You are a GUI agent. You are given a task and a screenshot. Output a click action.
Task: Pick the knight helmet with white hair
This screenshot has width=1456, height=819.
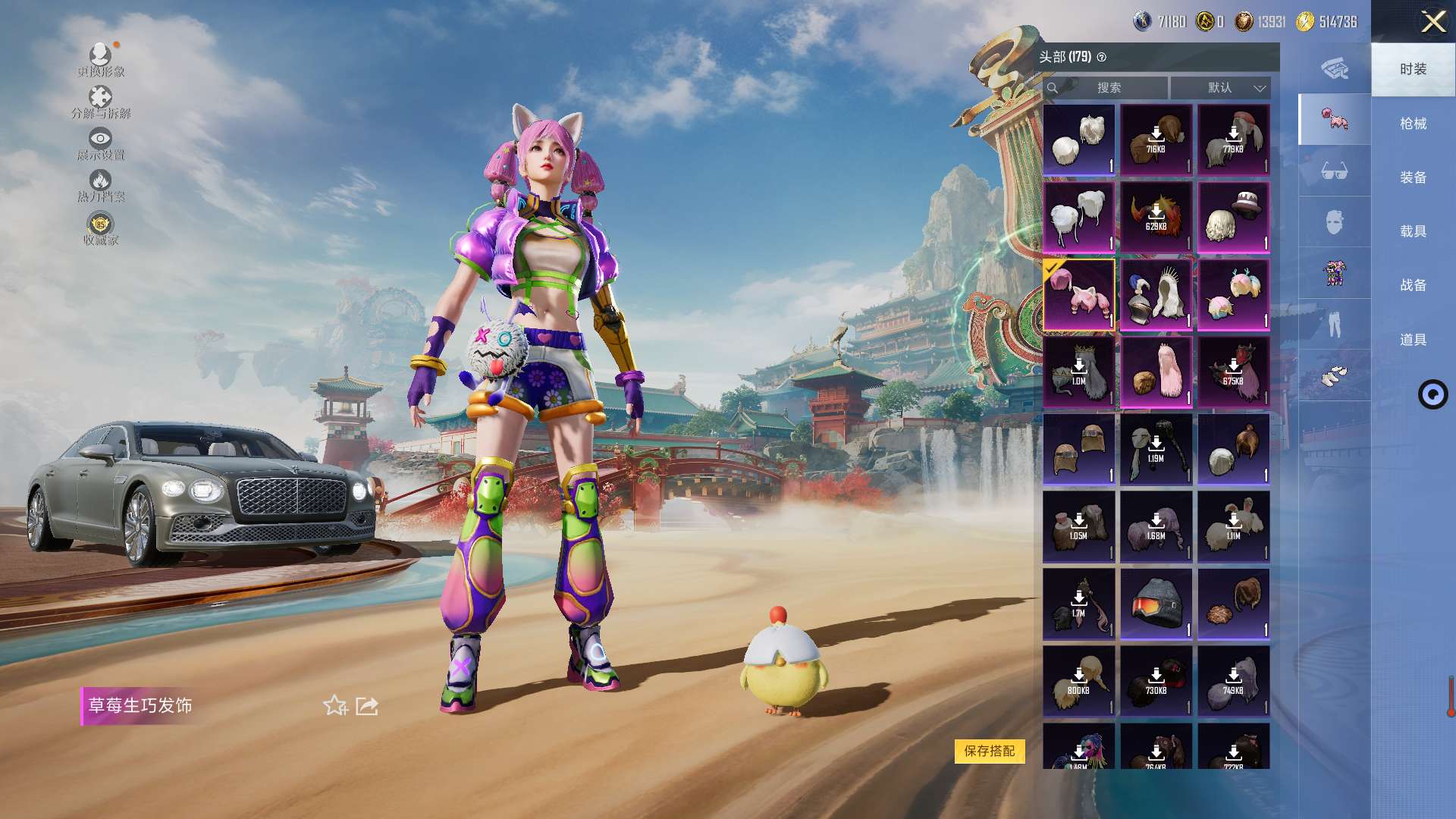tap(1156, 295)
